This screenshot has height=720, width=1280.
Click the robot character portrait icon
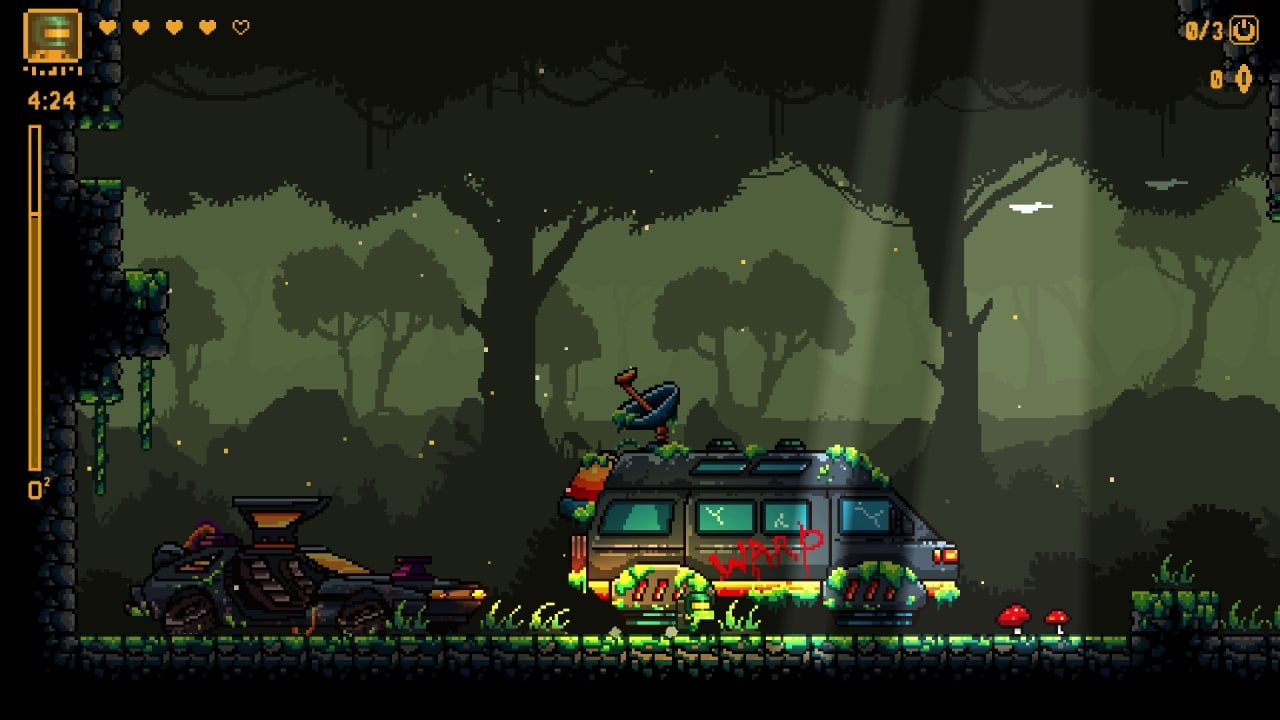52,38
